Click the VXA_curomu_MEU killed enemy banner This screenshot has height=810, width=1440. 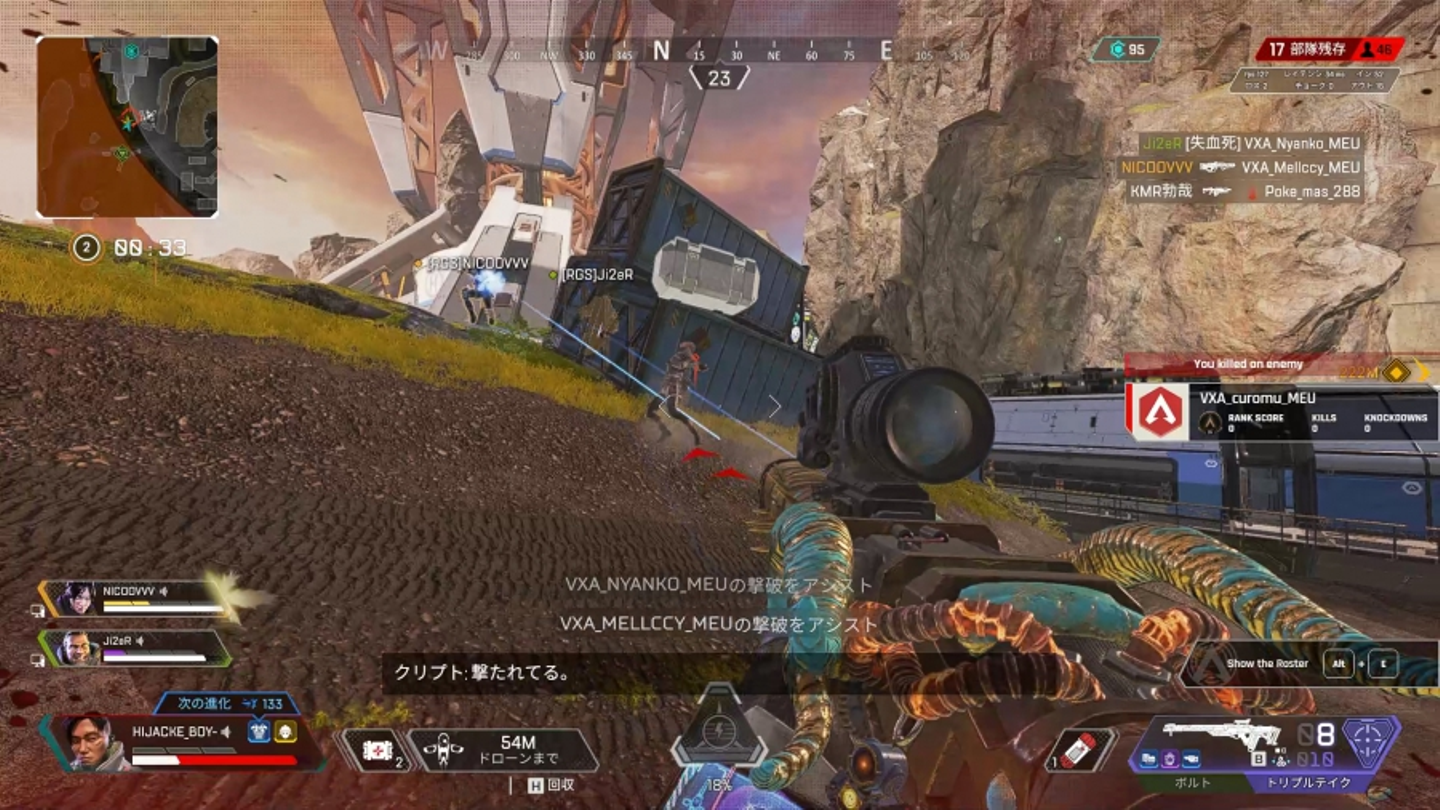tap(1282, 411)
